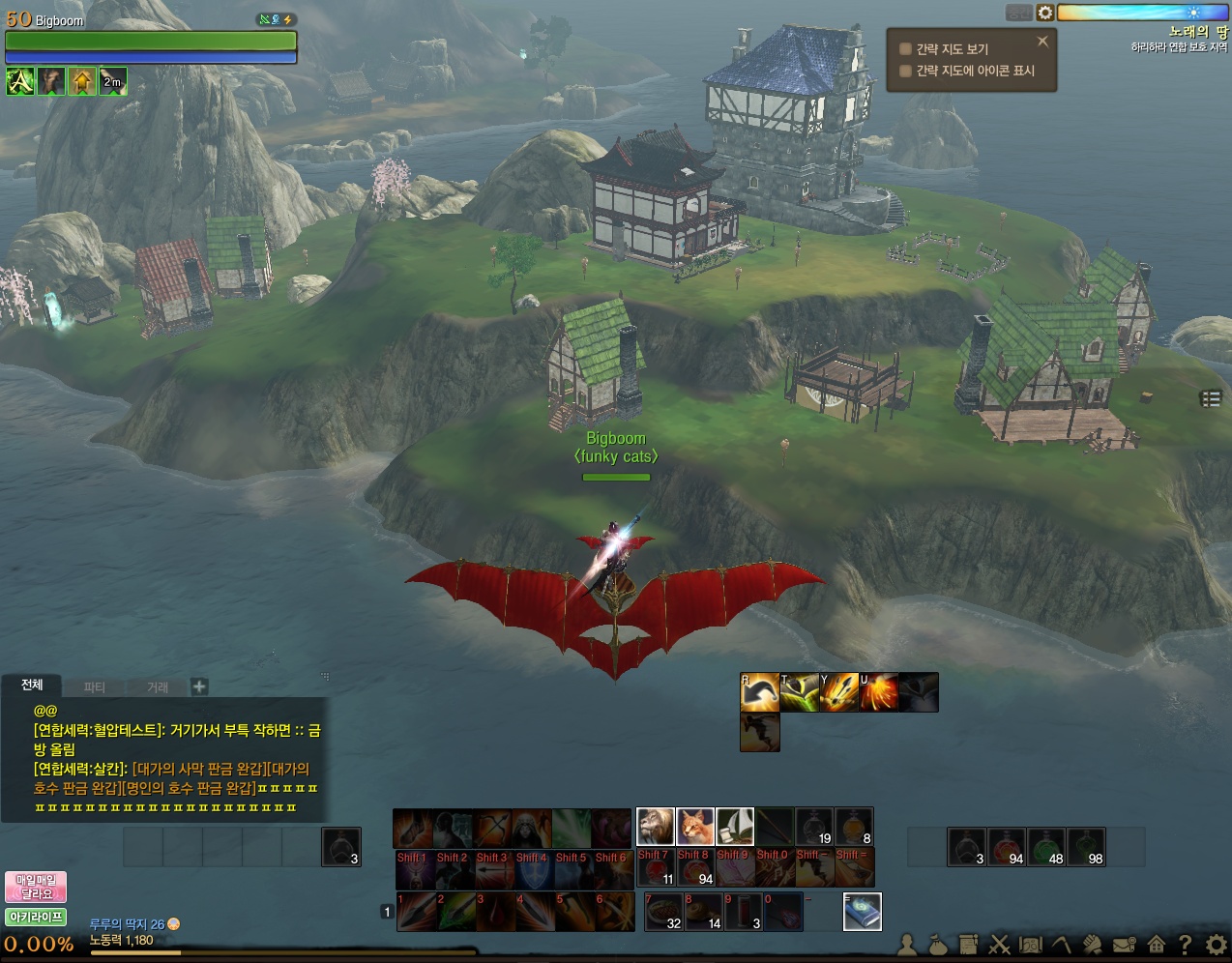Image resolution: width=1232 pixels, height=963 pixels.
Task: Click the minimap gear settings button
Action: point(1045,13)
